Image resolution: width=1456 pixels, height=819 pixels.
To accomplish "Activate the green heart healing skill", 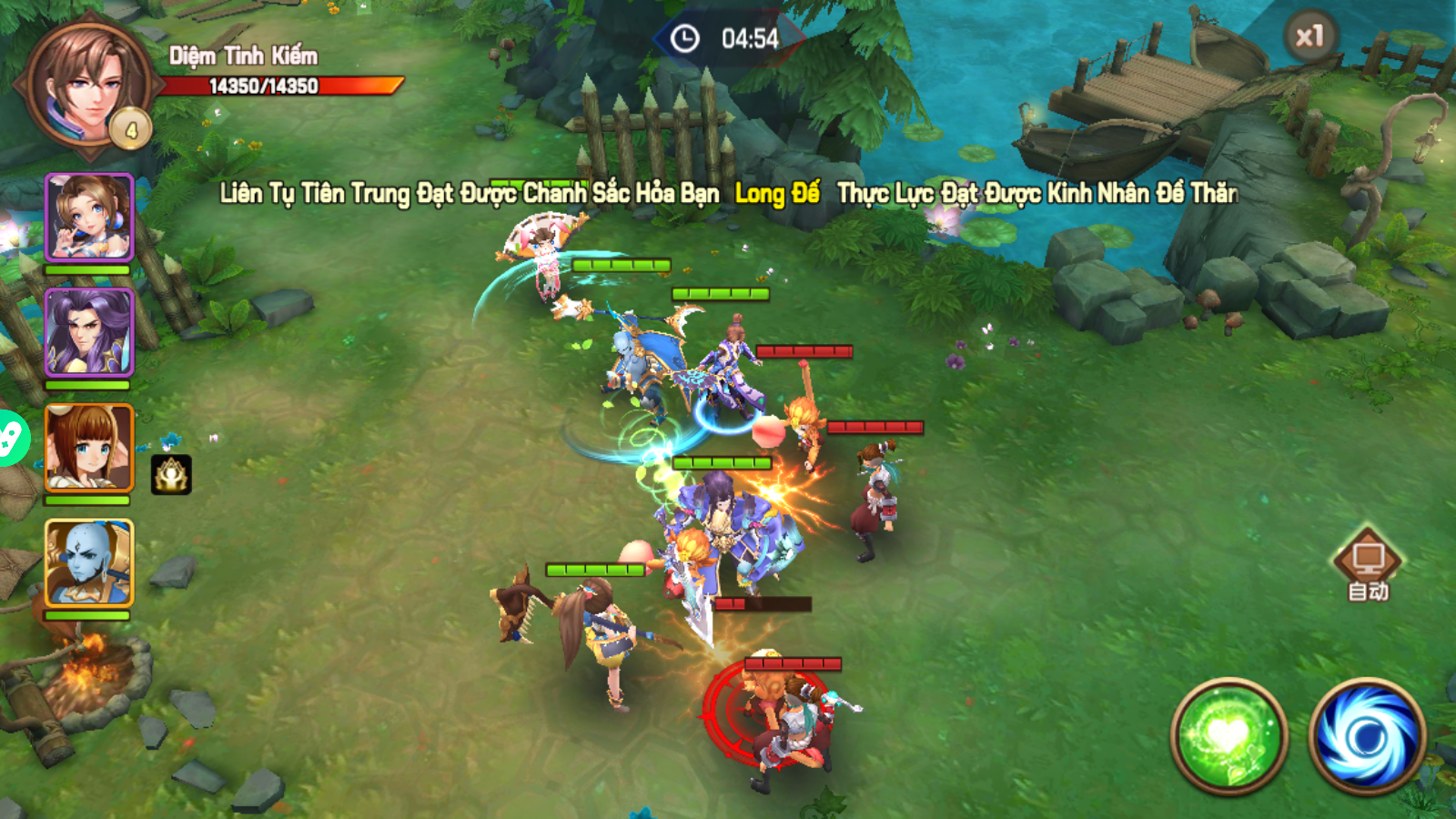I will point(1228,735).
